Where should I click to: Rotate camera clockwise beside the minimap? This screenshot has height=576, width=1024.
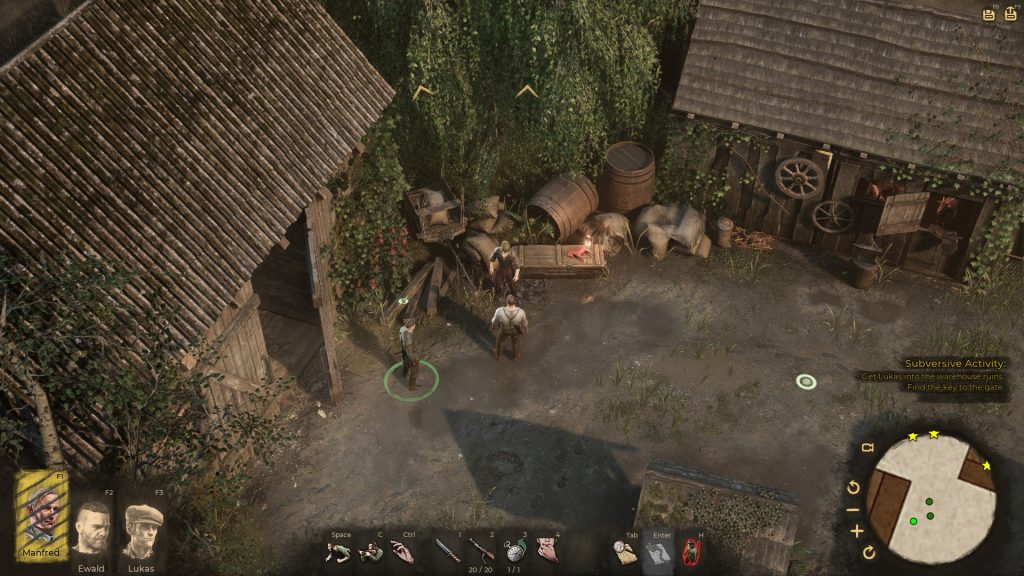tap(869, 552)
